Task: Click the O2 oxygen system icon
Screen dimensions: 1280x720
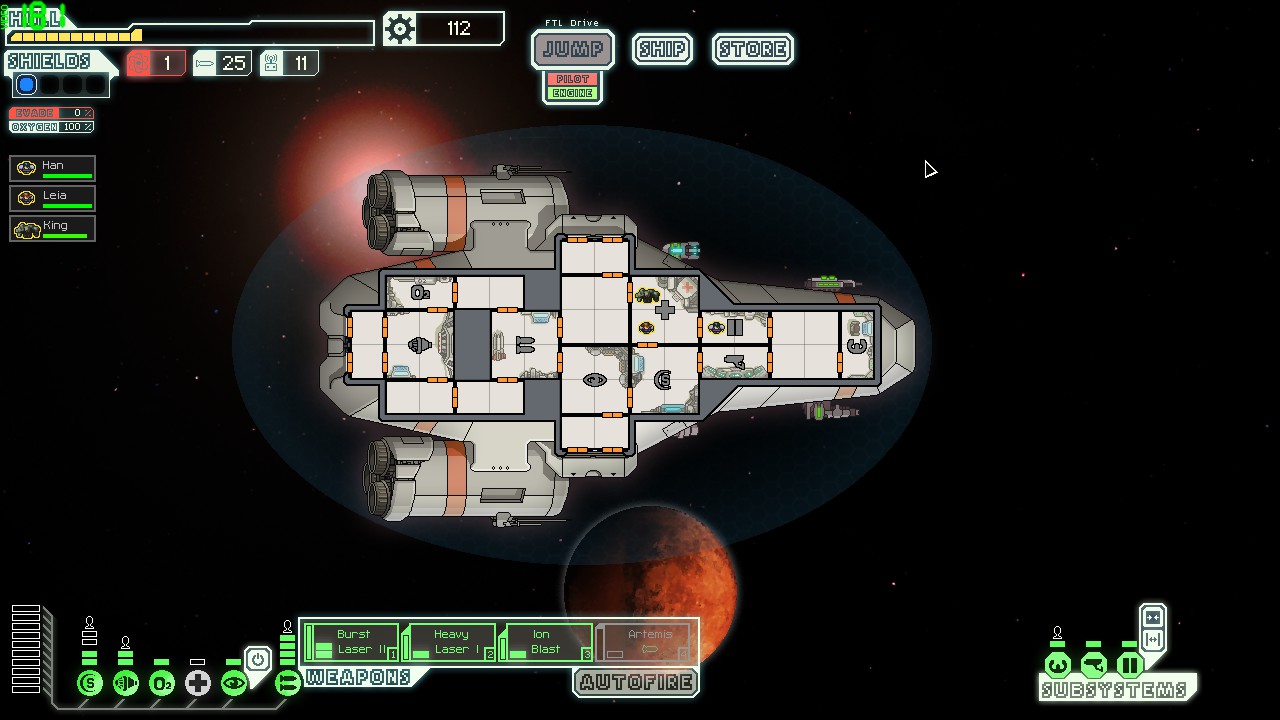Action: tap(162, 684)
